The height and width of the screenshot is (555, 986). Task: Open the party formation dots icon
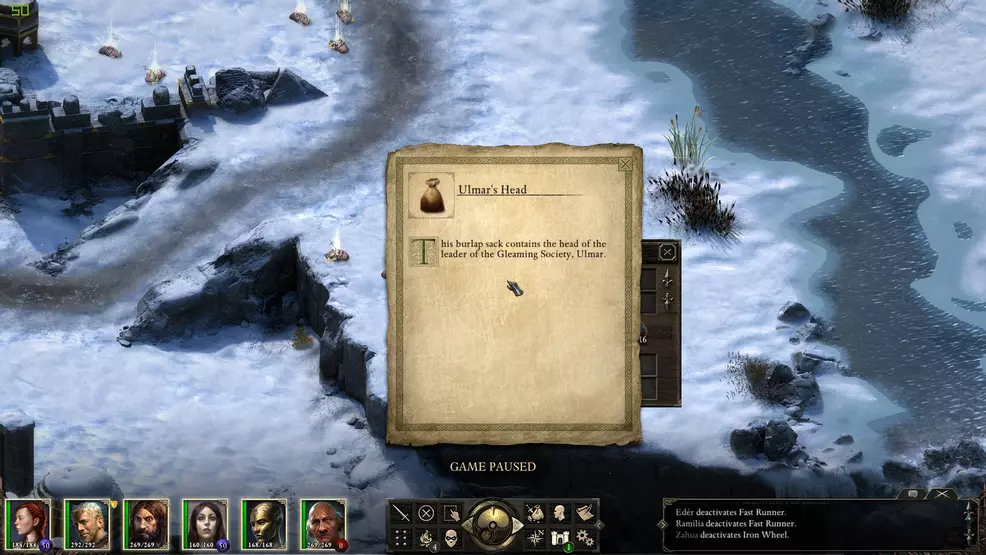pyautogui.click(x=401, y=539)
